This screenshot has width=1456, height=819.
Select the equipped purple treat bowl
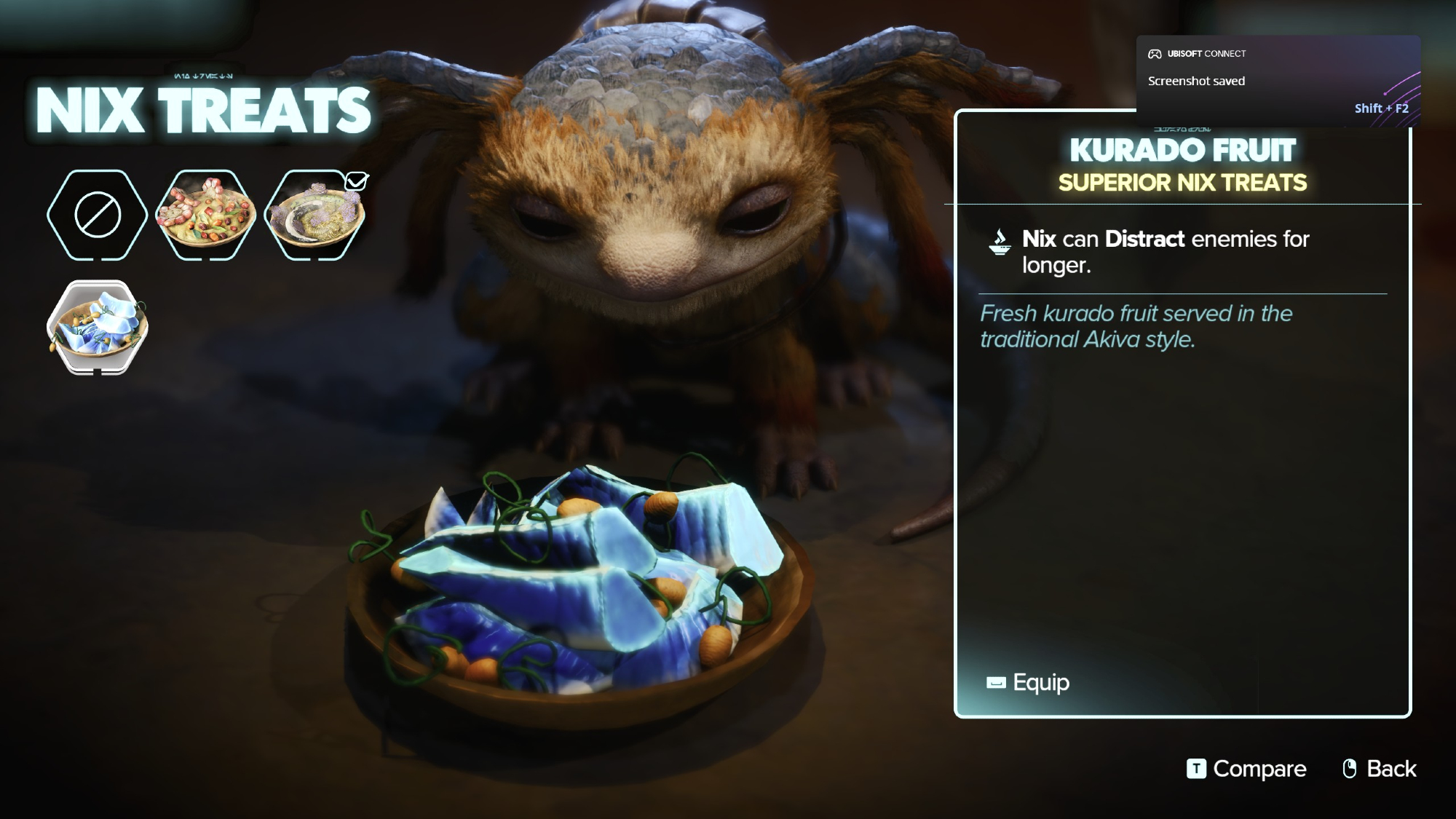click(314, 215)
